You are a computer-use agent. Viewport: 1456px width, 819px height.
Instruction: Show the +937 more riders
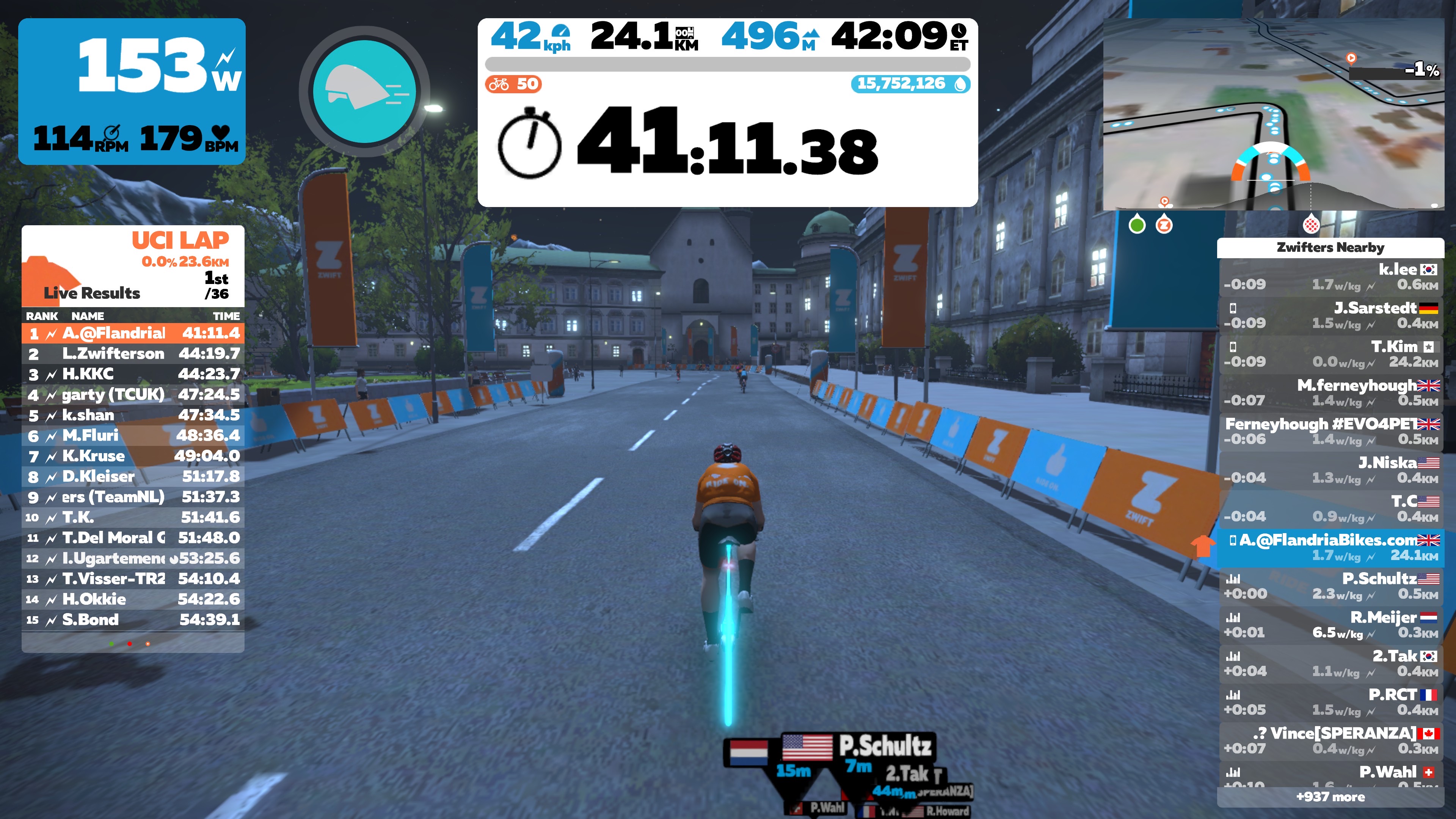1330,797
